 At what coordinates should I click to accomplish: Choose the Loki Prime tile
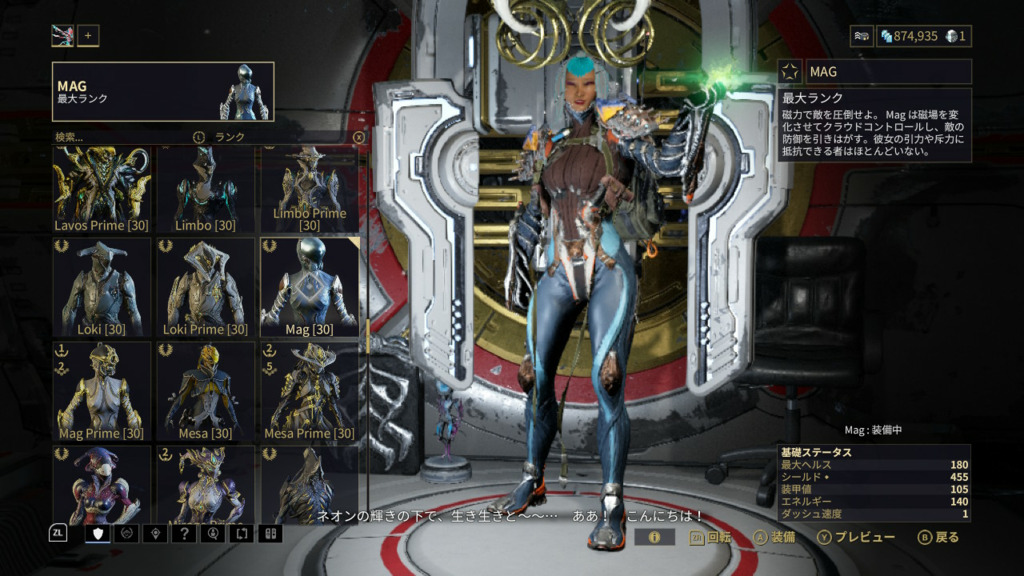pyautogui.click(x=206, y=287)
